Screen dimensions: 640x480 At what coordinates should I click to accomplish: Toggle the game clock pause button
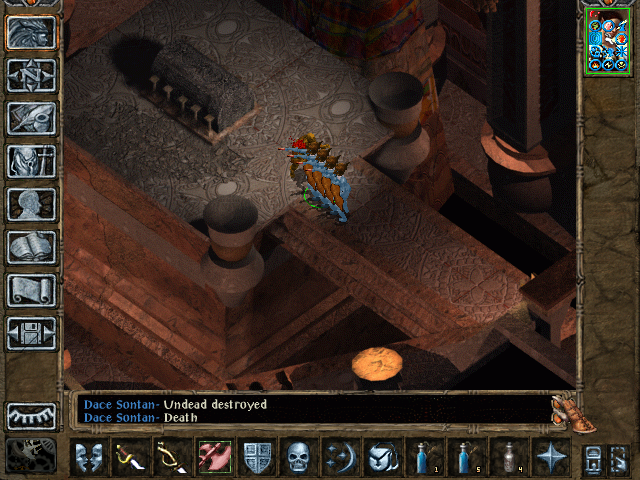coord(32,455)
